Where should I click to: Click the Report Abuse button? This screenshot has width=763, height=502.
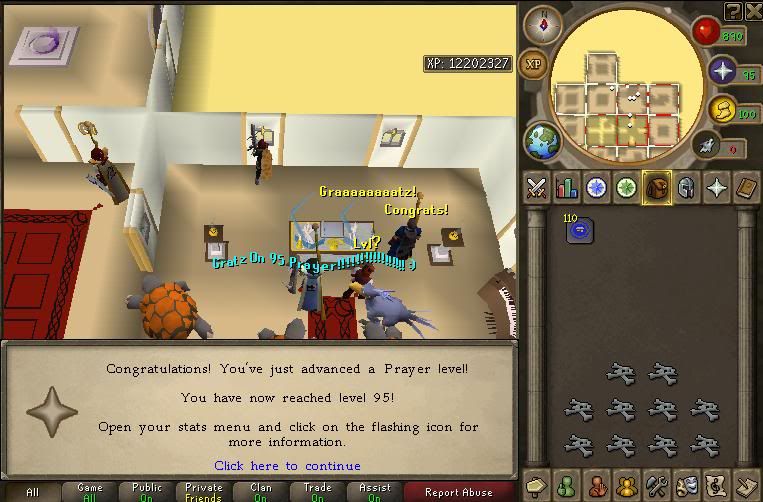point(458,491)
